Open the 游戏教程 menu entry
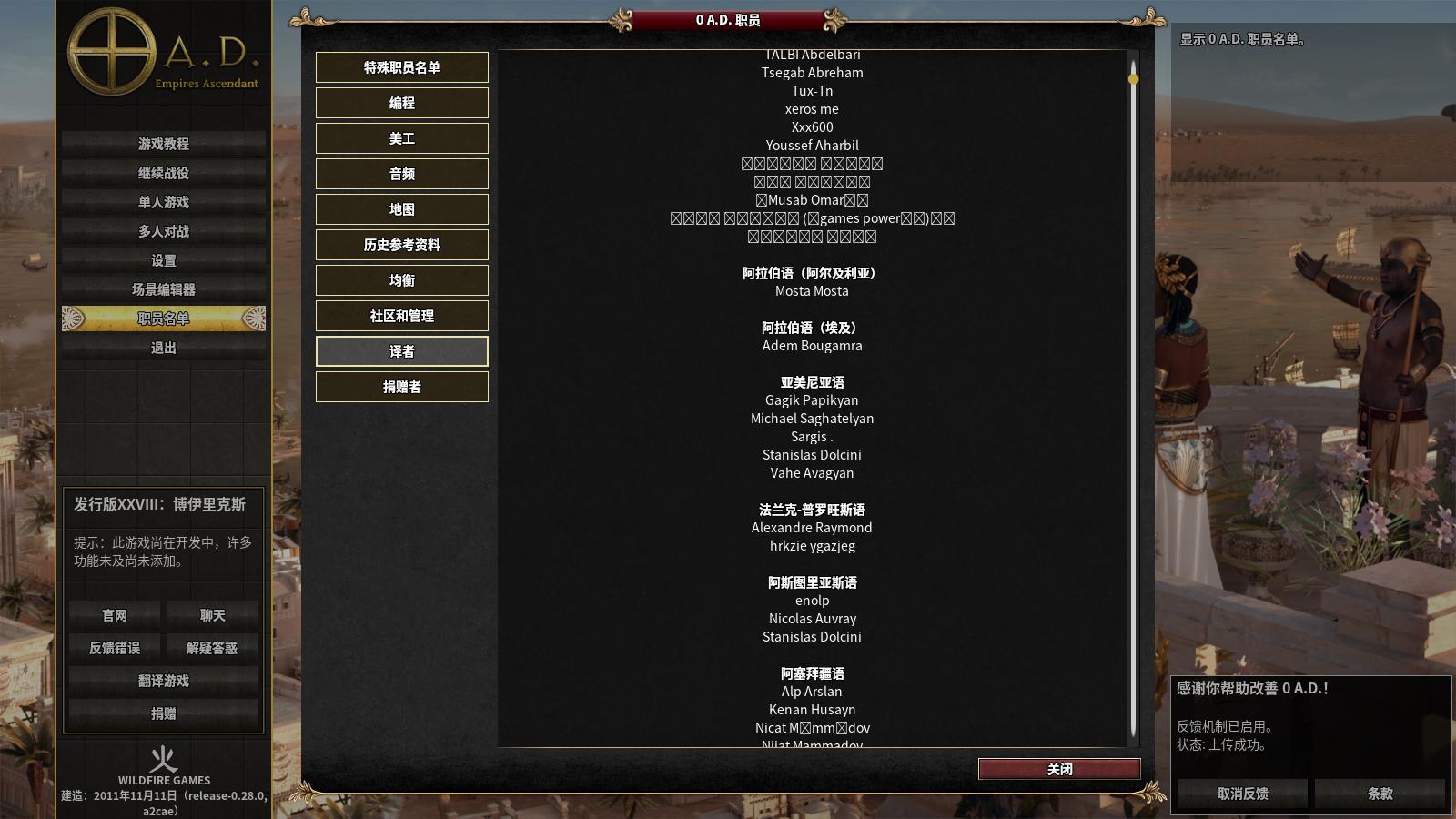The height and width of the screenshot is (819, 1456). coord(164,144)
